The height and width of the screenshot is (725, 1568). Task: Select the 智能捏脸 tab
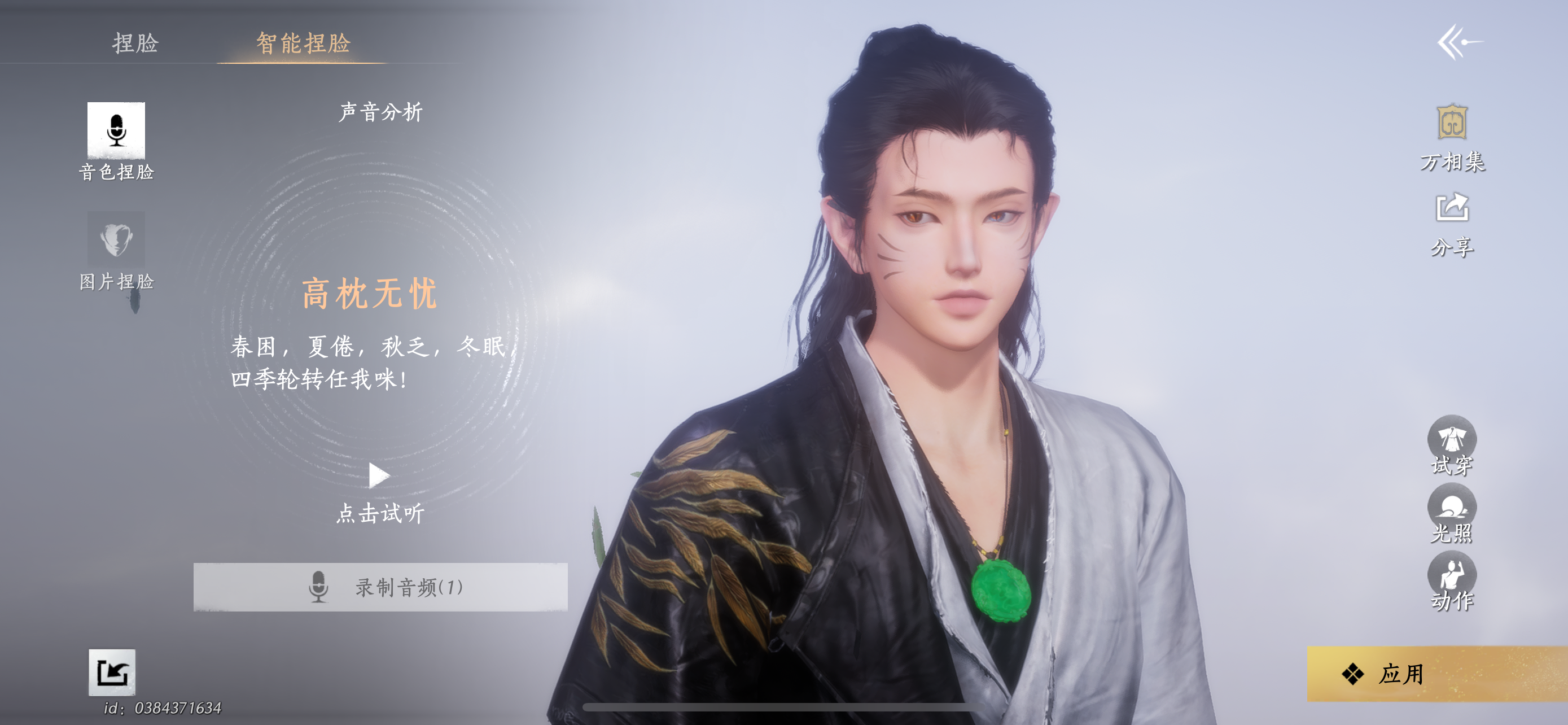(303, 43)
